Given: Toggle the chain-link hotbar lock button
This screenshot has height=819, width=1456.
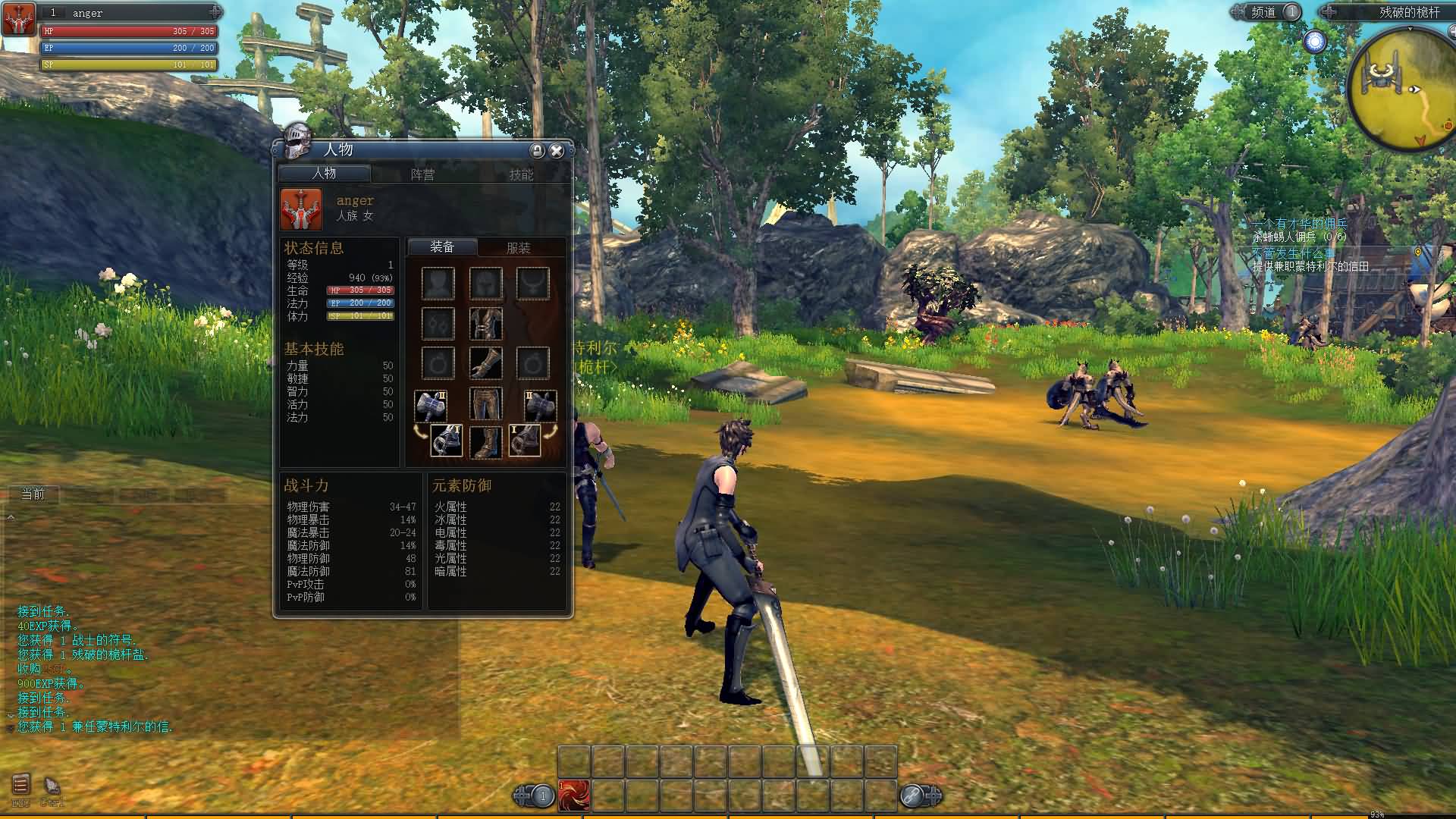Looking at the screenshot, I should pyautogui.click(x=912, y=795).
